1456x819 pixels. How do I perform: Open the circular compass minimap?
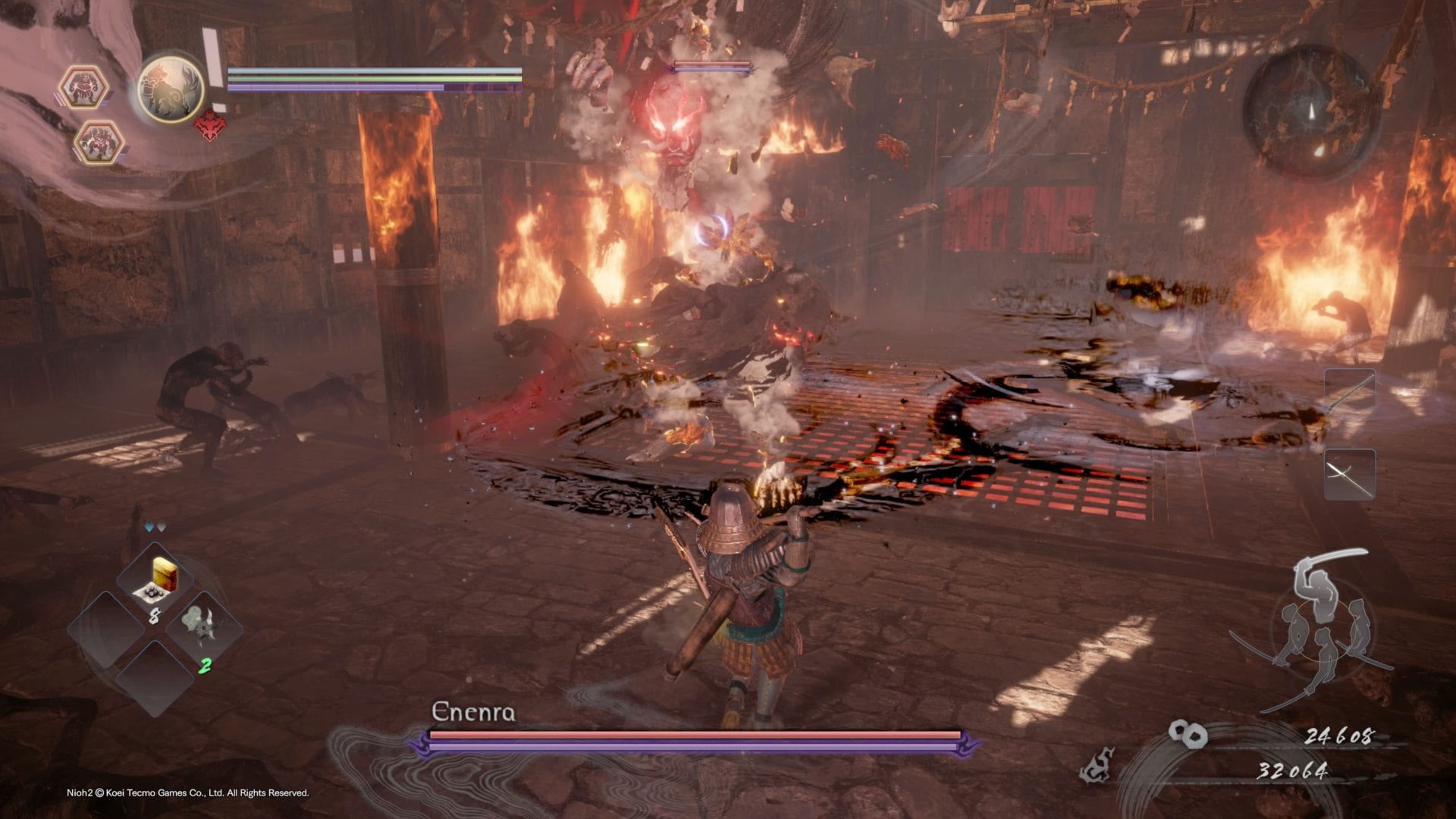tap(1310, 112)
